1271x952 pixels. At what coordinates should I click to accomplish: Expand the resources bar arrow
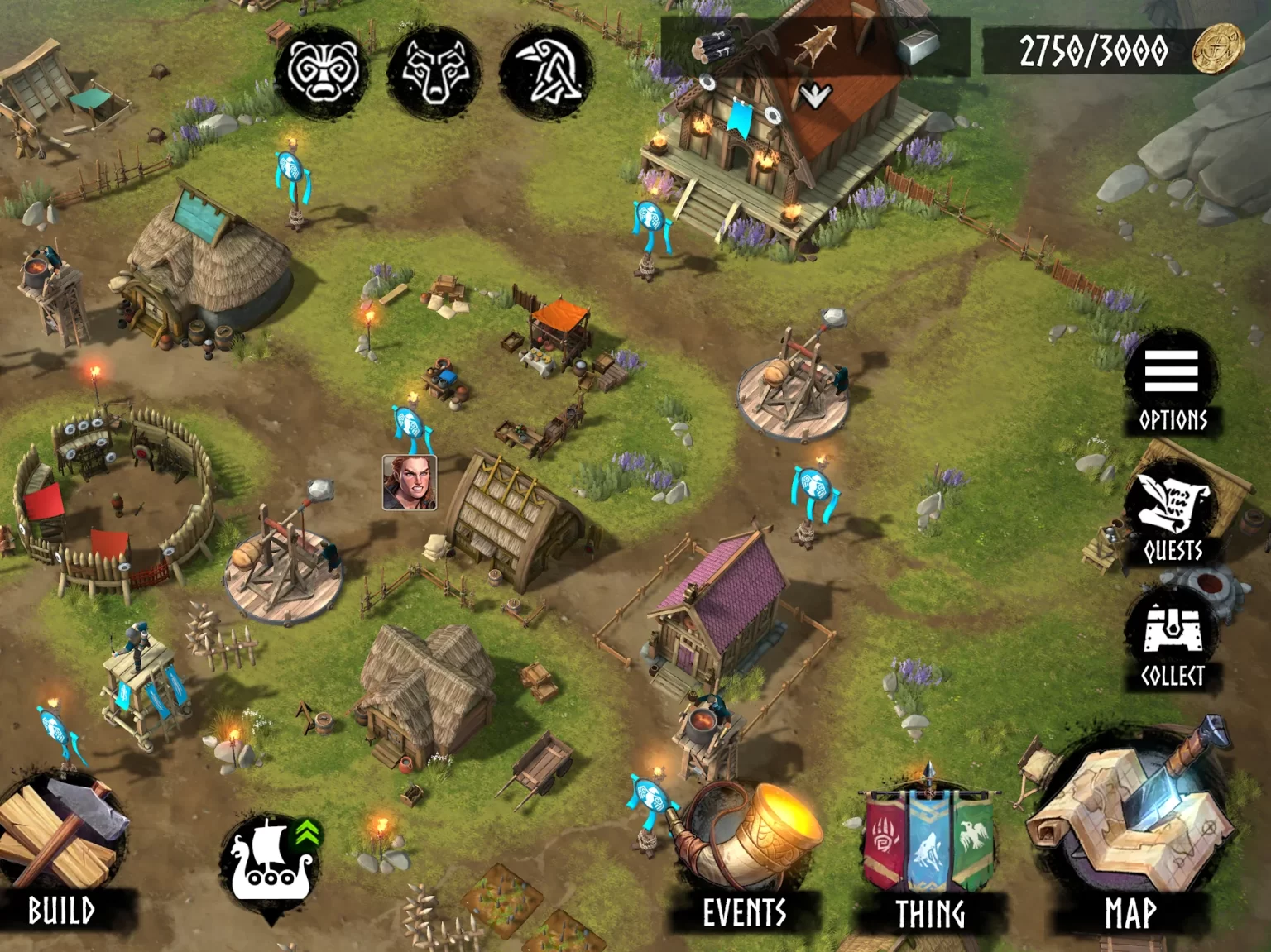[x=815, y=96]
